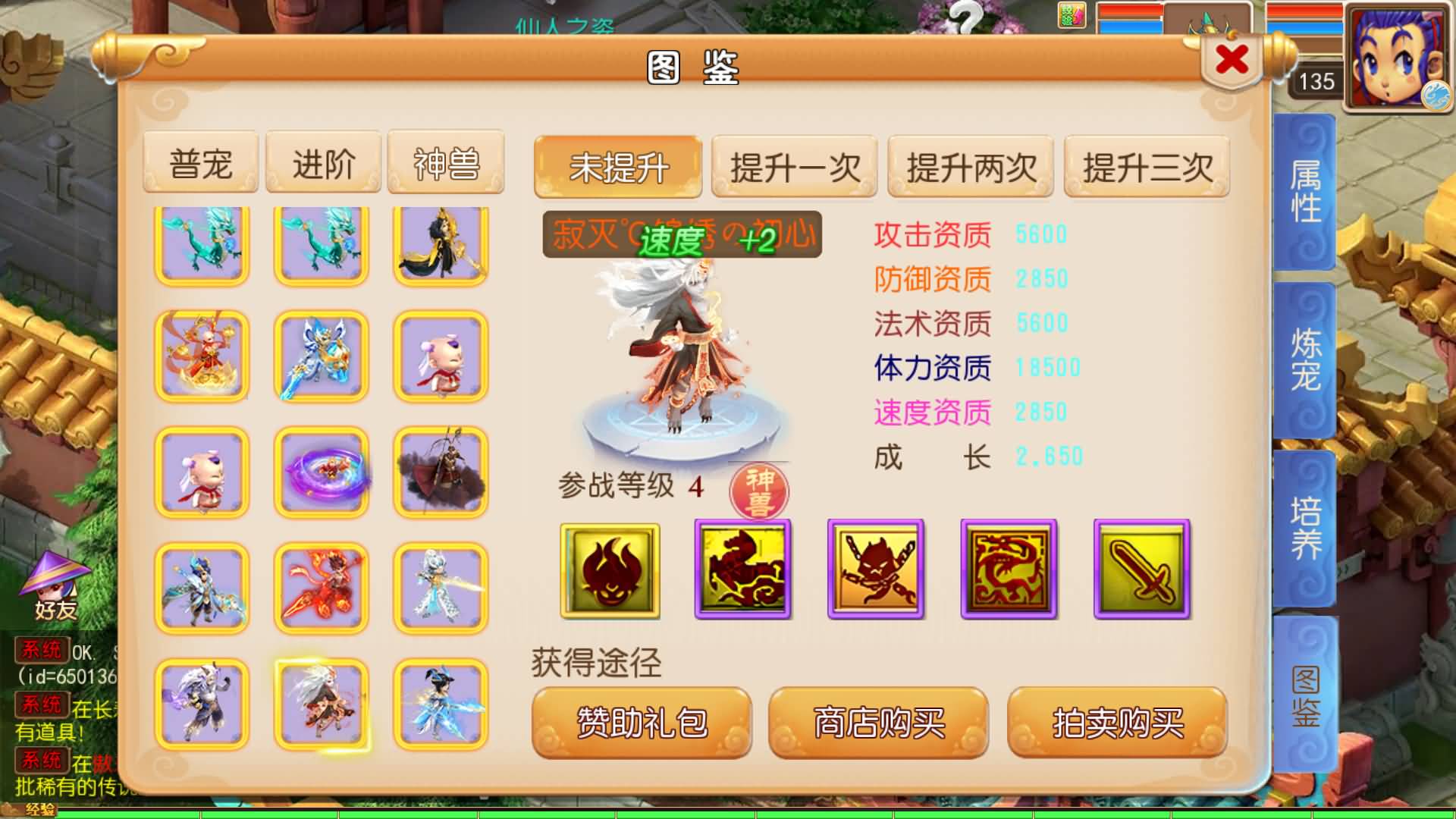
Task: Enable the 提升三次 filter
Action: click(x=1145, y=168)
